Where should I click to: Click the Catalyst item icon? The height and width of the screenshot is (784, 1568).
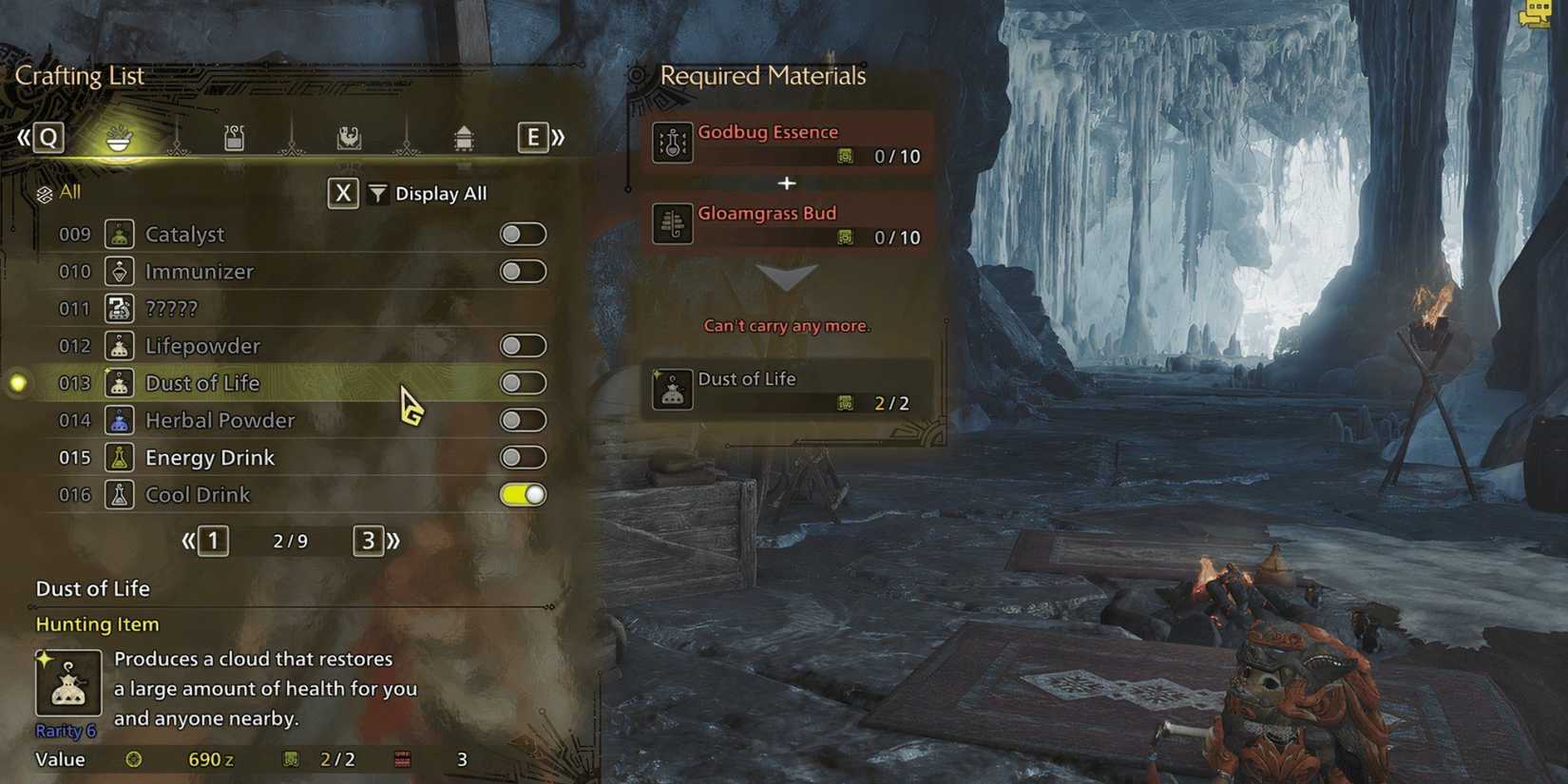point(120,234)
